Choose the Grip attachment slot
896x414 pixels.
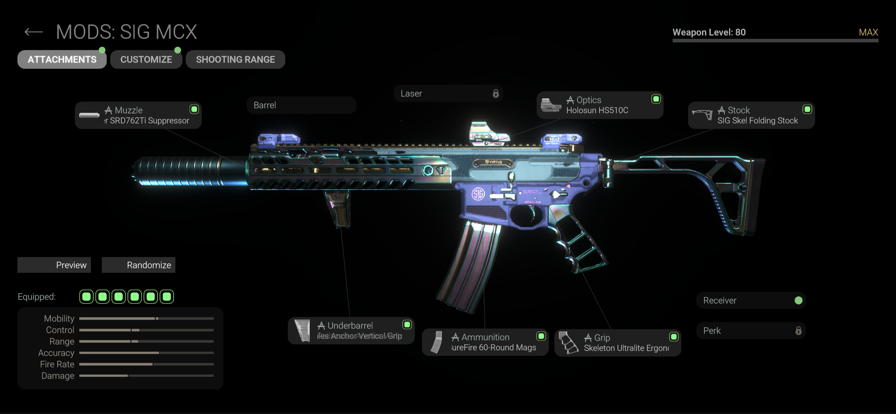618,342
